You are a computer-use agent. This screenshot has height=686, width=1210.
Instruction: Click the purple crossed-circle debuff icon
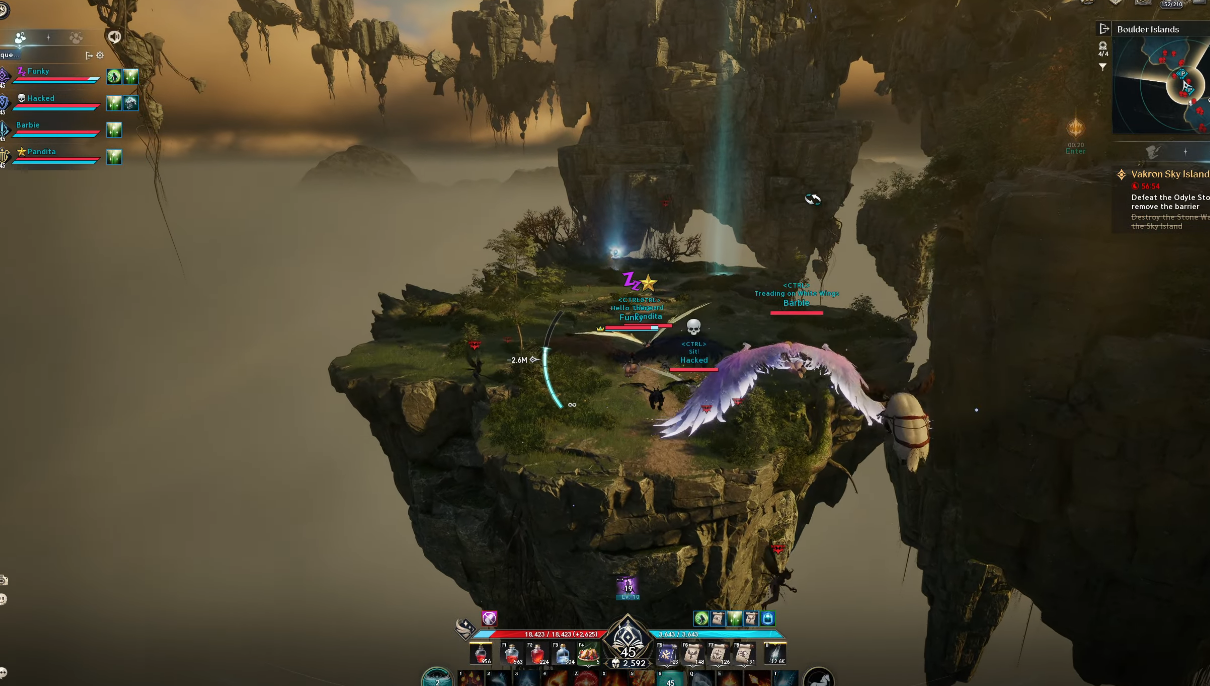click(489, 618)
